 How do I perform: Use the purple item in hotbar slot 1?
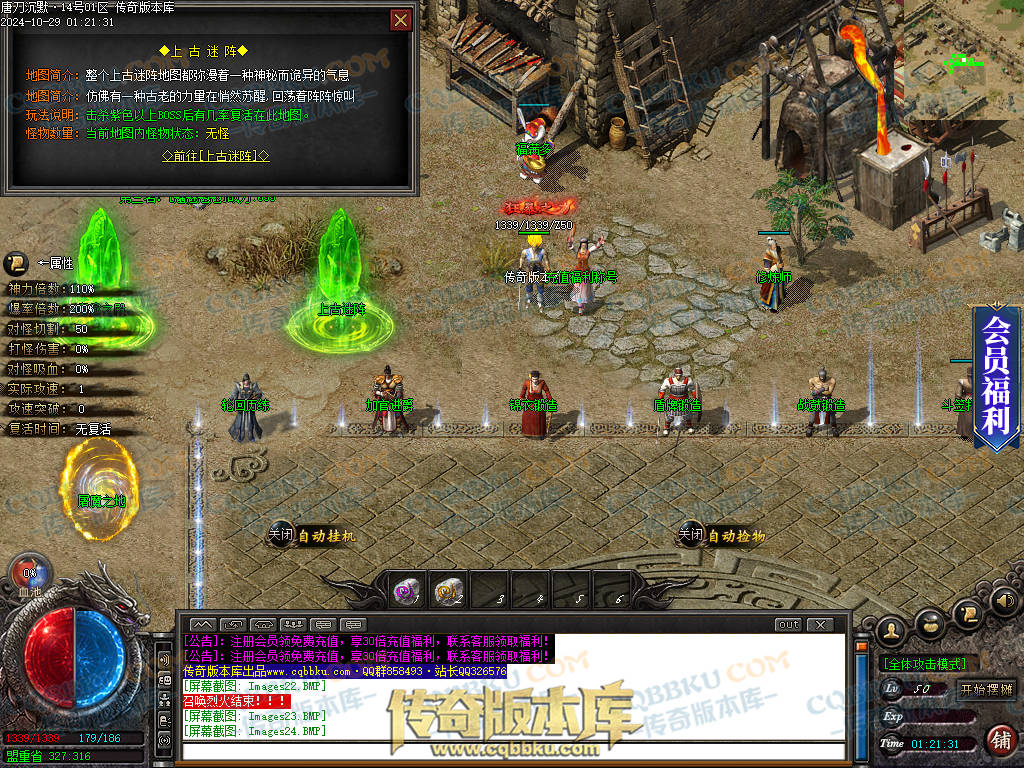(x=406, y=593)
